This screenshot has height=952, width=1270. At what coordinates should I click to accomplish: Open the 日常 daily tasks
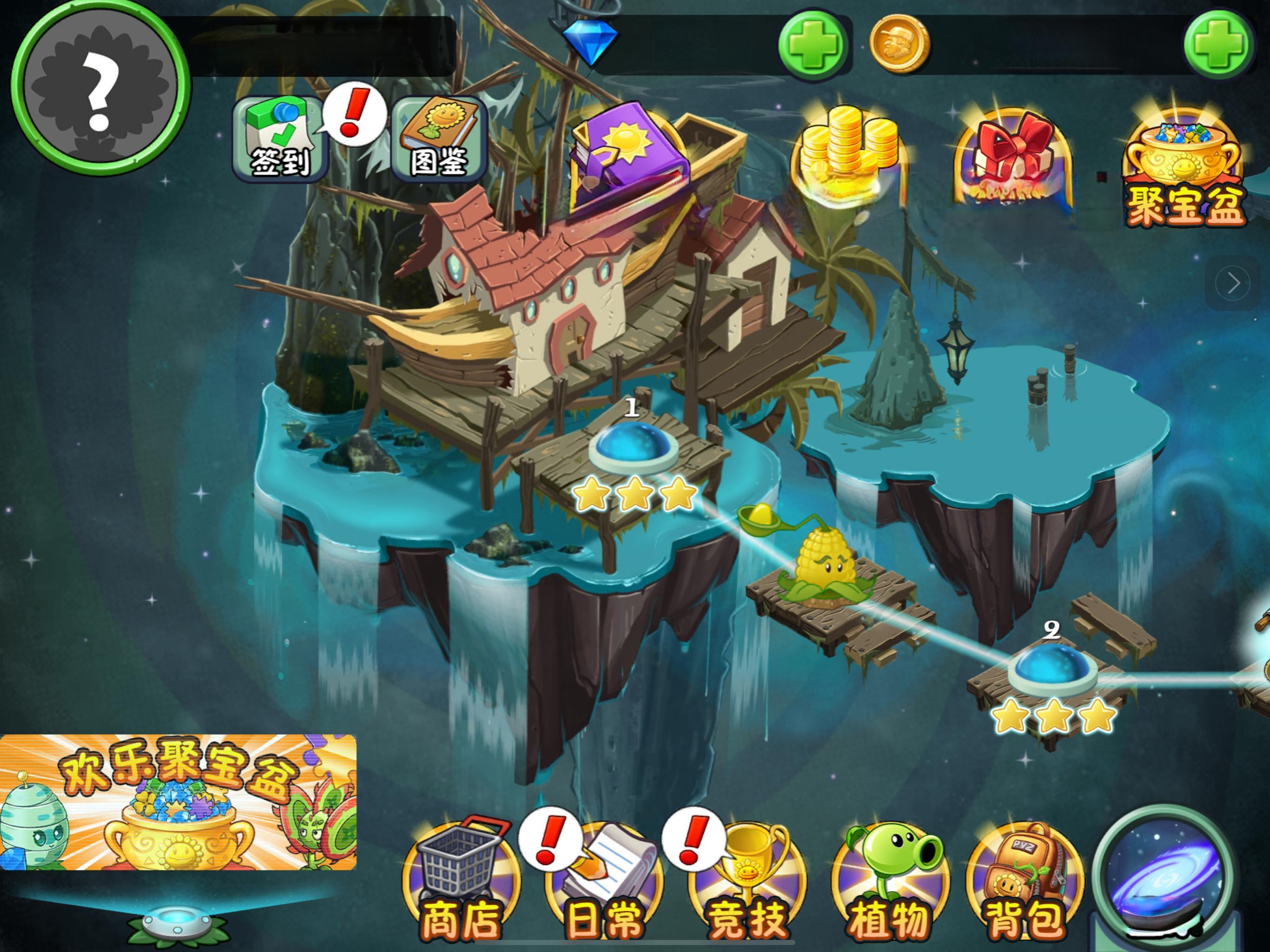tap(604, 881)
